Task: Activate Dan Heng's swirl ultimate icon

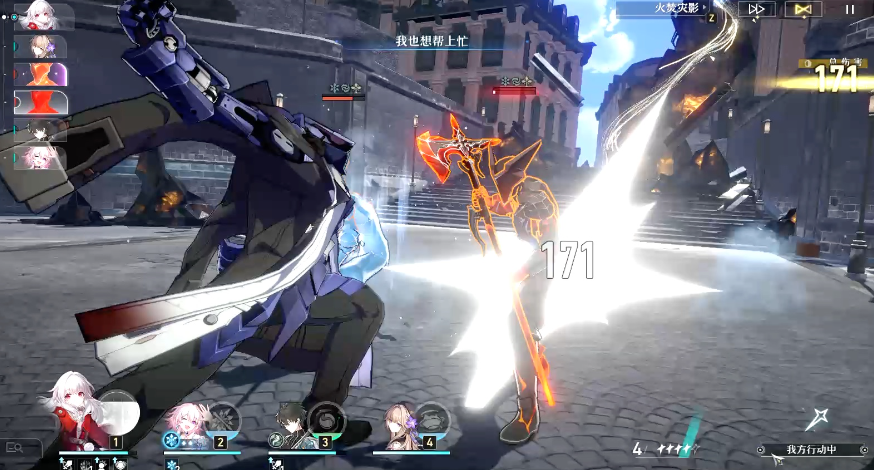Action: (326, 416)
